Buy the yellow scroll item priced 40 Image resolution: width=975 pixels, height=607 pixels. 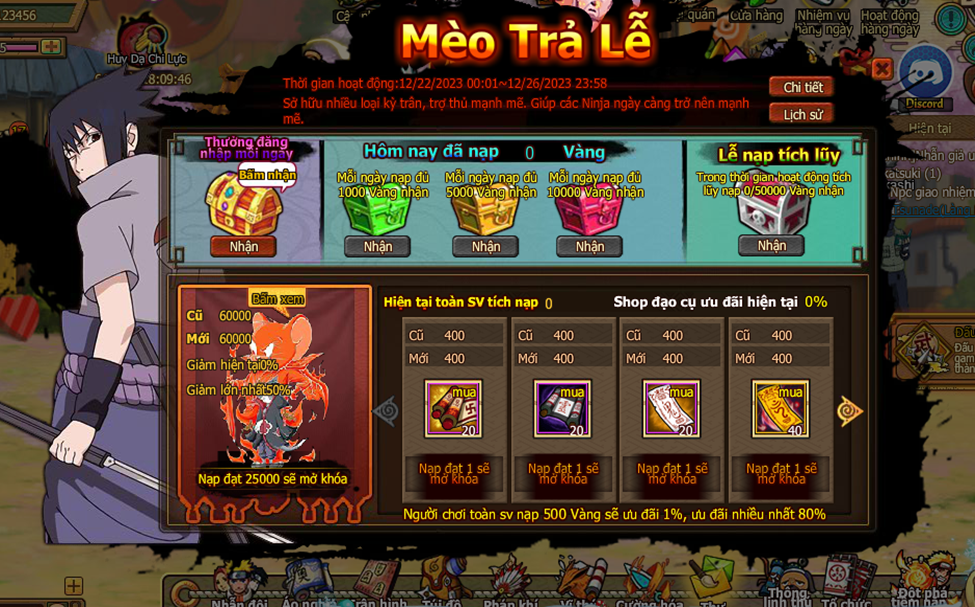tap(780, 408)
